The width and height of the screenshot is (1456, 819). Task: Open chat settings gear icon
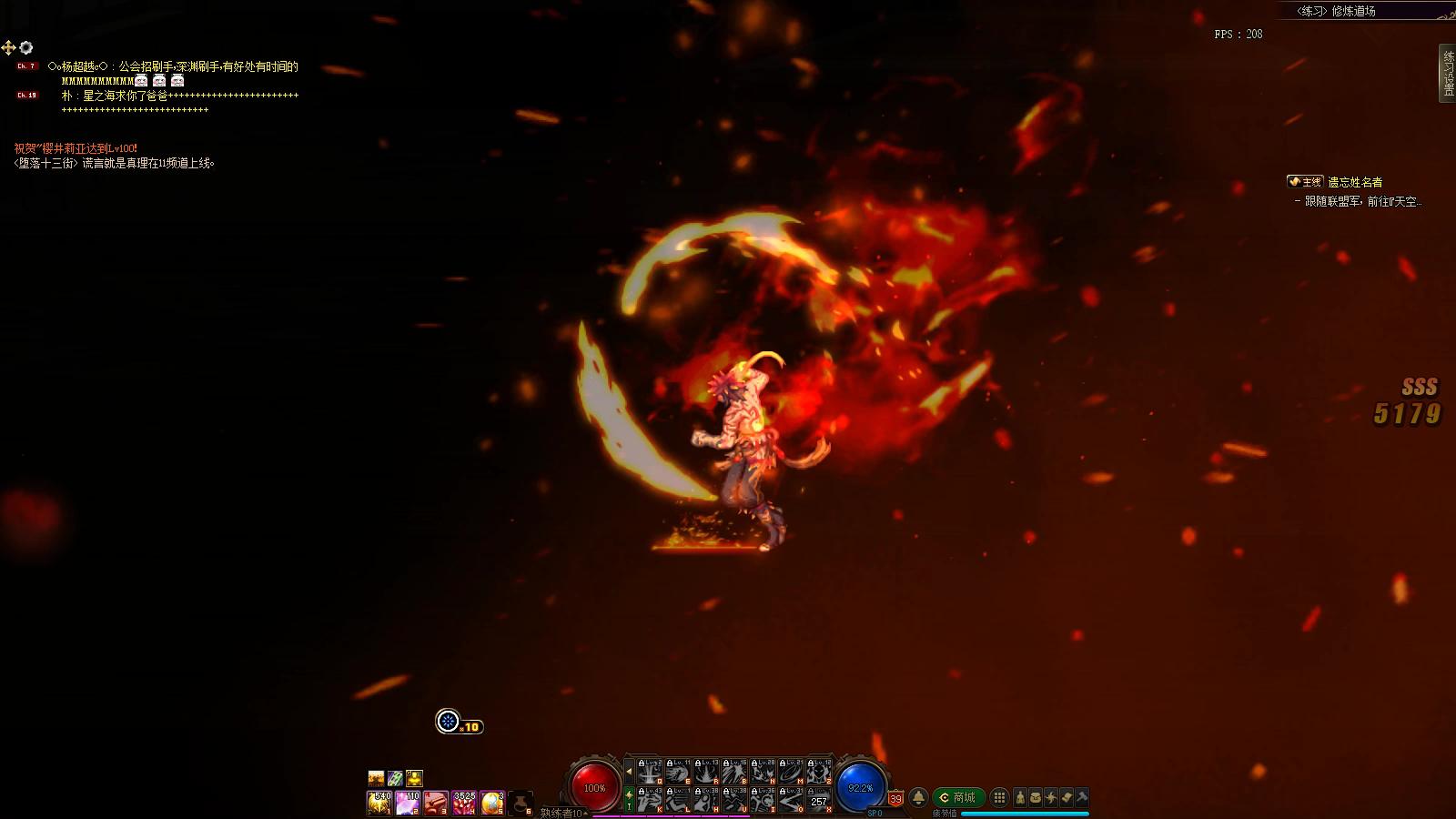[26, 47]
